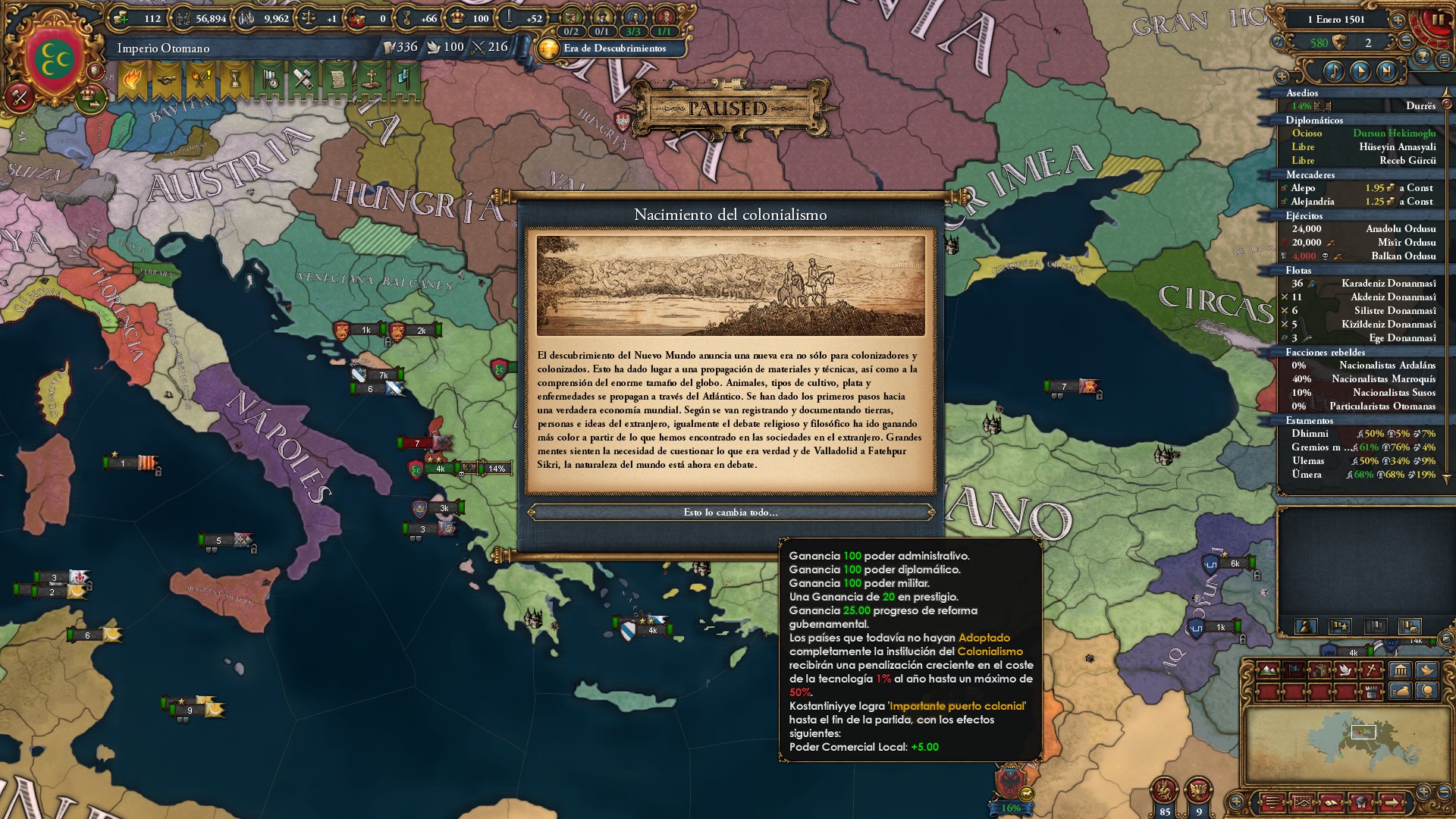Collapse the outliner with the minus button
Viewport: 1456px width, 819px height.
pos(1406,42)
